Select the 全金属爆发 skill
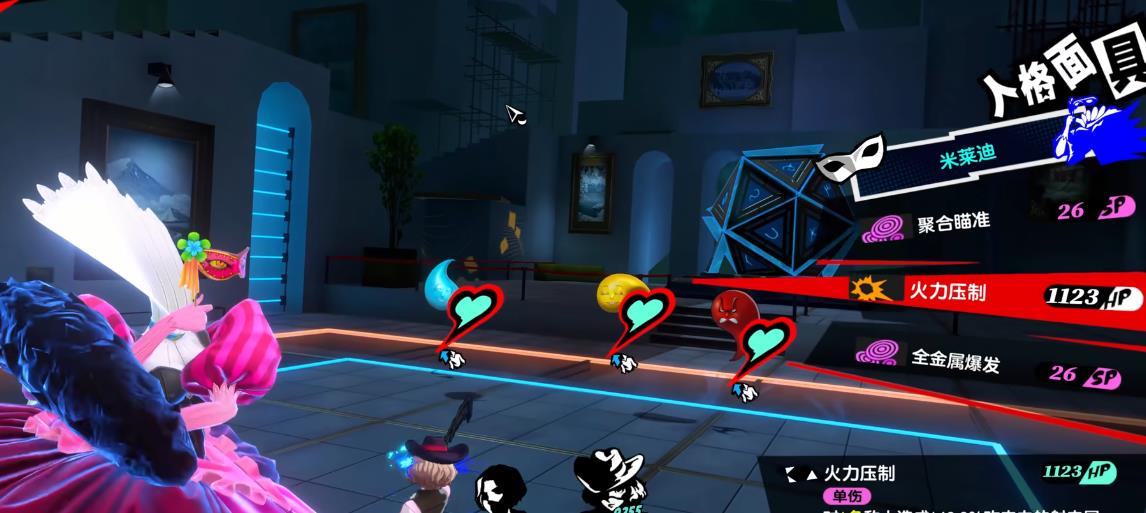The height and width of the screenshot is (513, 1146). (954, 360)
